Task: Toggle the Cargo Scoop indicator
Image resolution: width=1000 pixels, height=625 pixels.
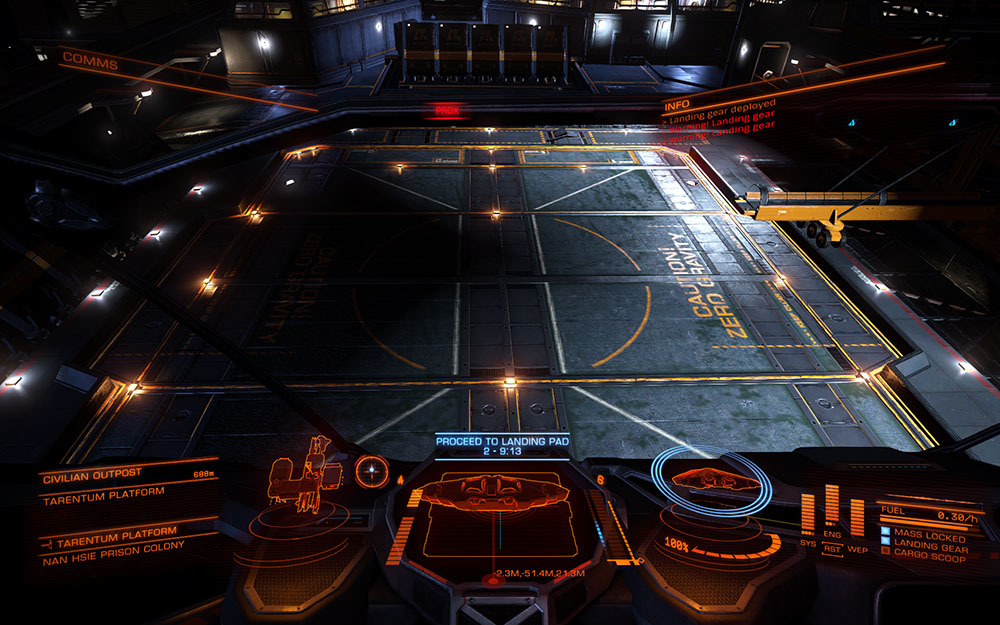Action: coord(930,558)
